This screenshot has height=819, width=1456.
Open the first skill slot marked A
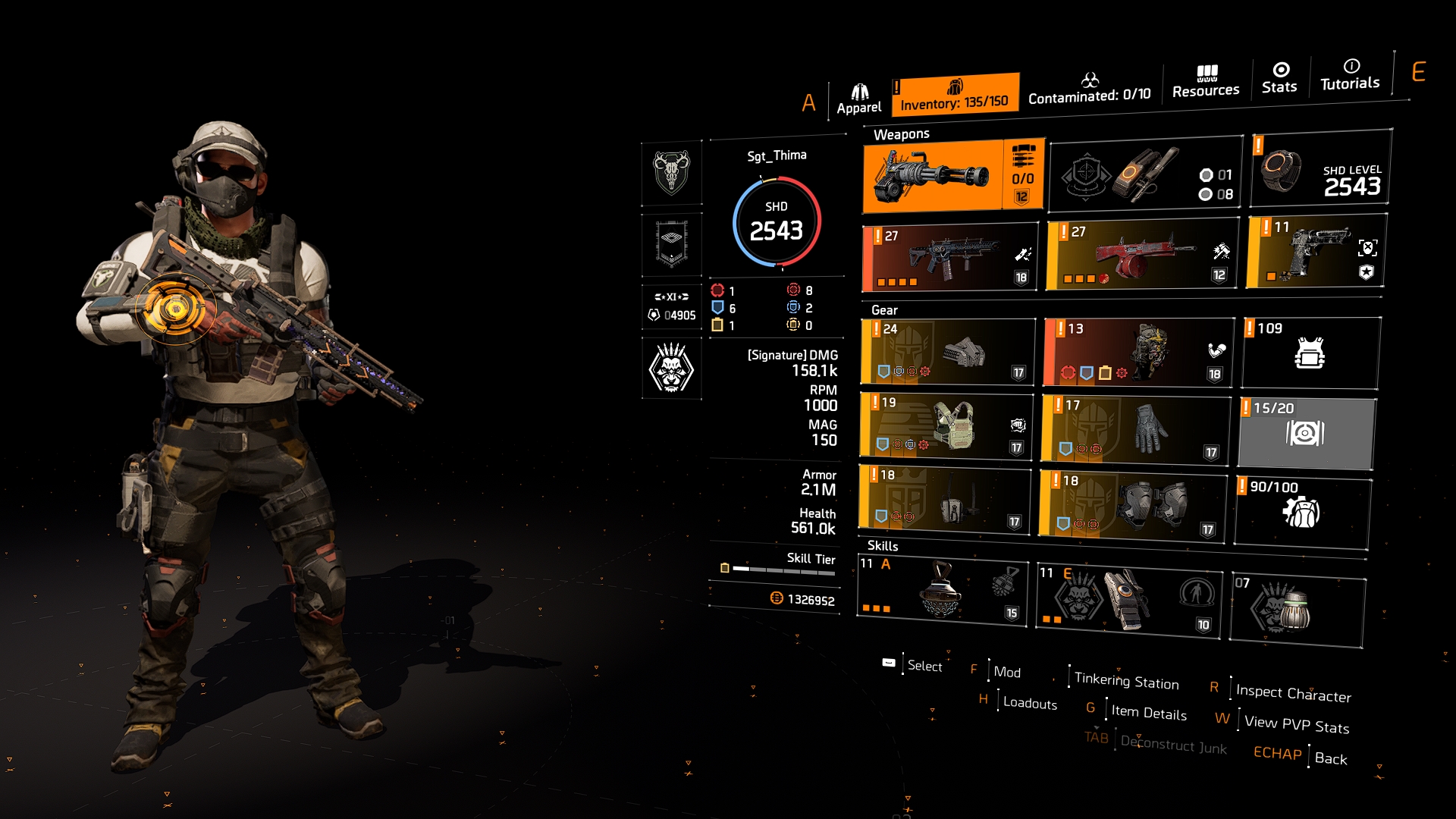[x=941, y=591]
